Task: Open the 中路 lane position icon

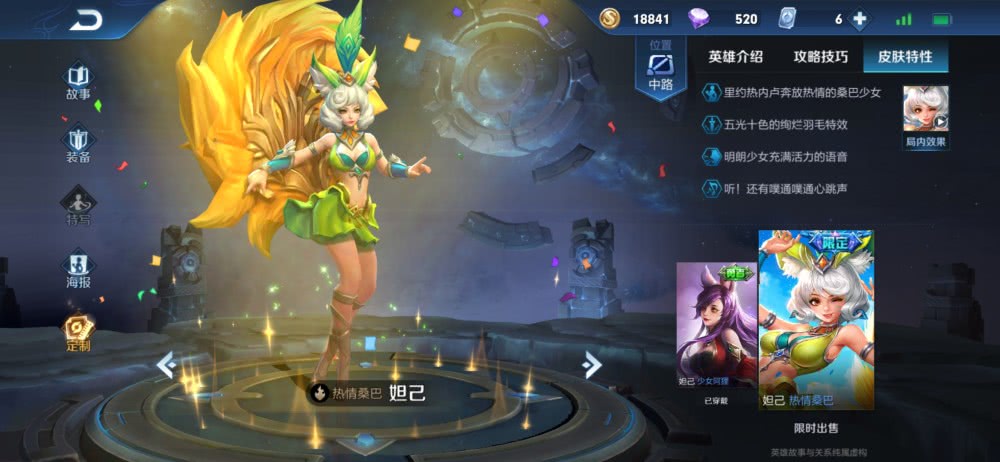Action: coord(661,70)
